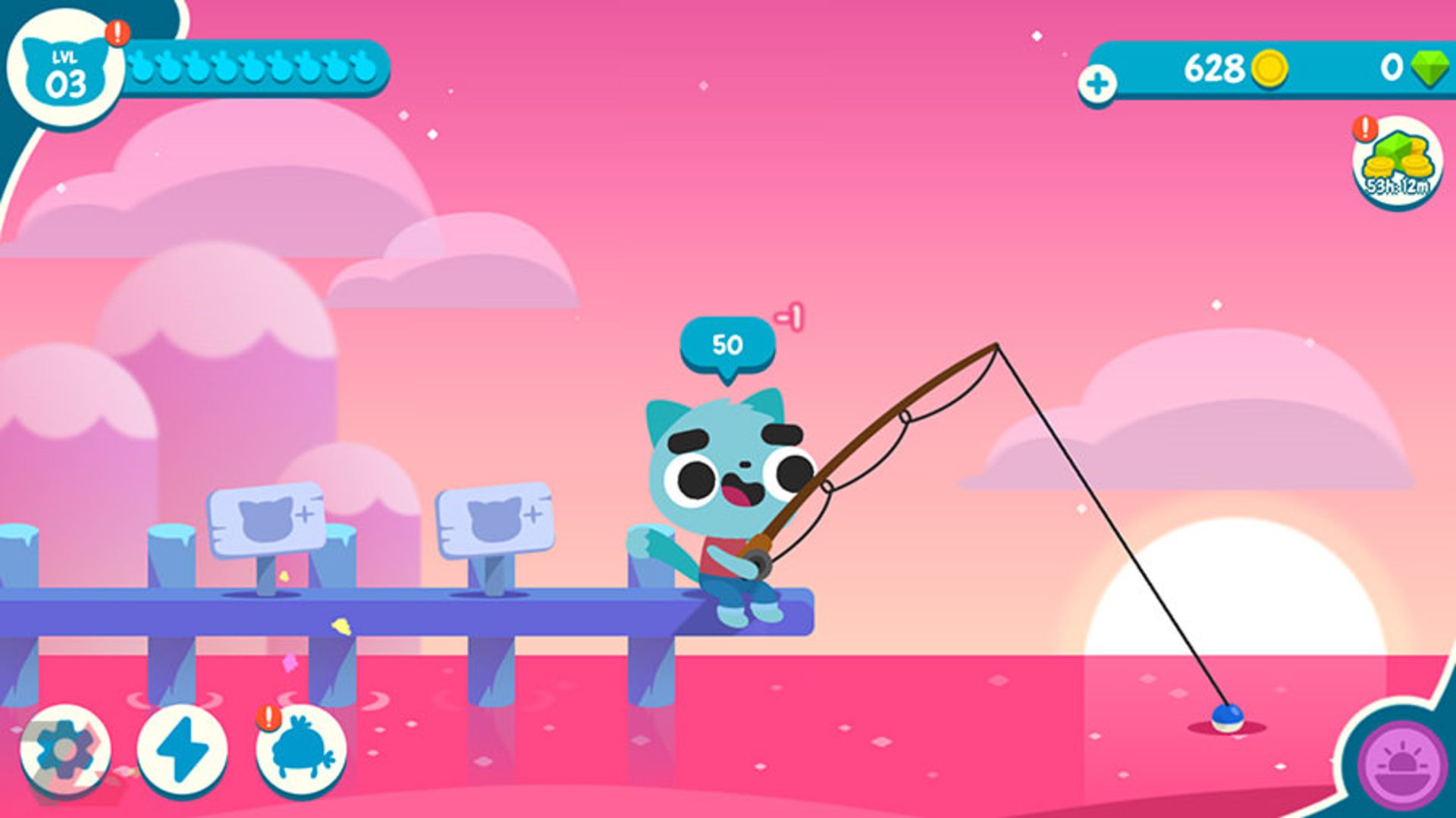Tap the purple sunrise button
Screen dimensions: 1456x818
1401,766
